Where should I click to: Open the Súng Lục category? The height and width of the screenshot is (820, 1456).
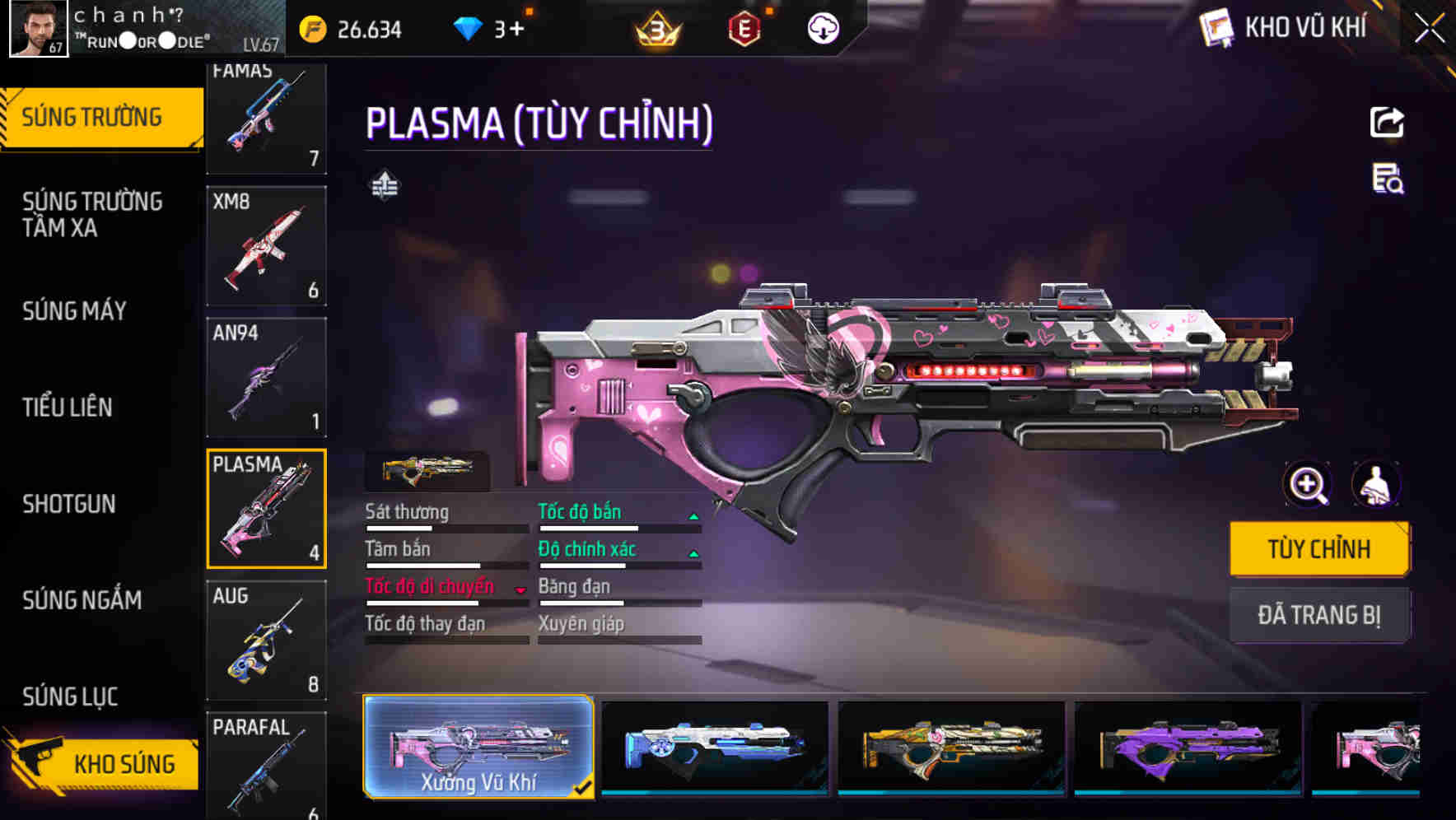click(71, 696)
